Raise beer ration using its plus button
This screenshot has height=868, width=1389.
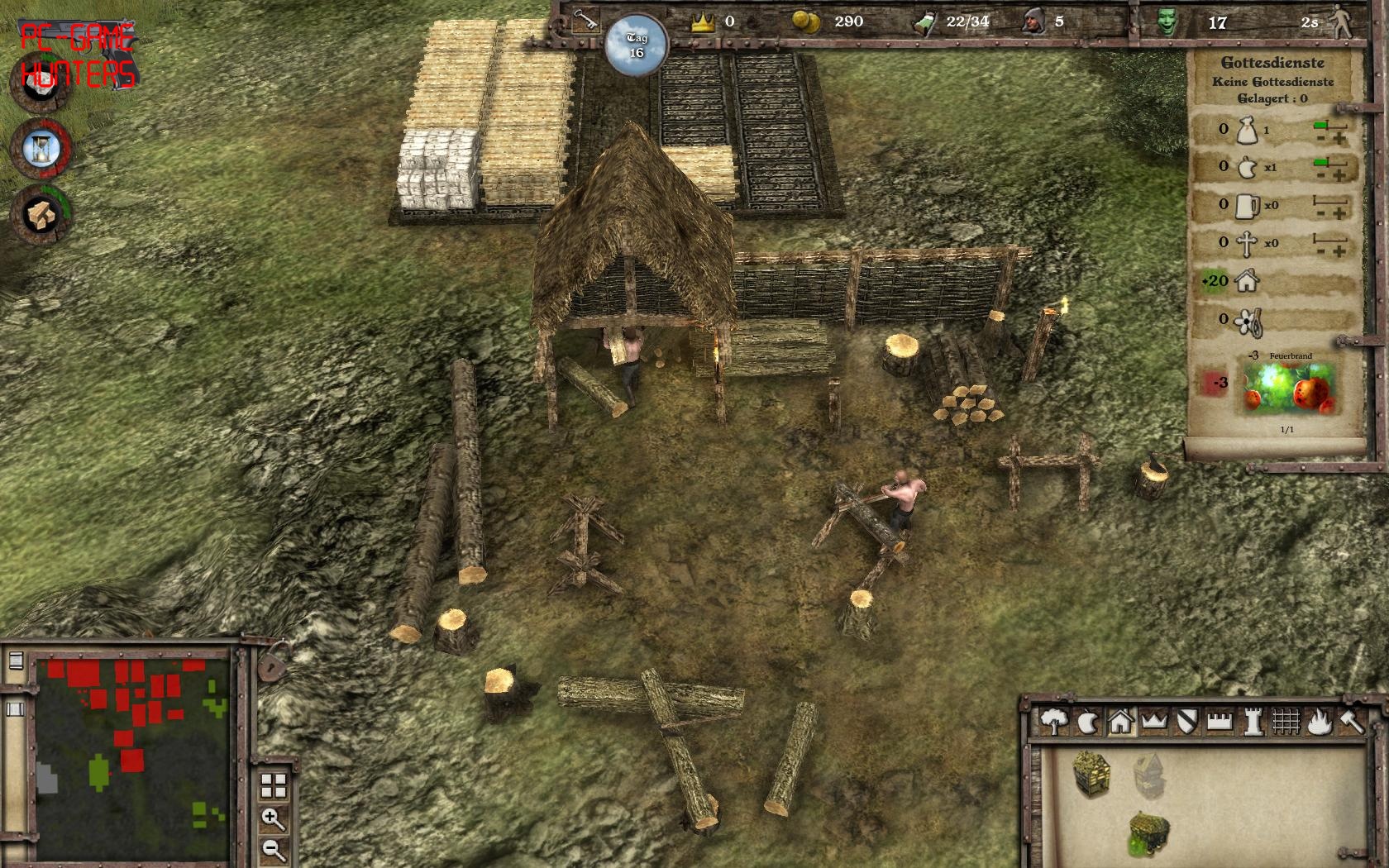coord(1339,215)
